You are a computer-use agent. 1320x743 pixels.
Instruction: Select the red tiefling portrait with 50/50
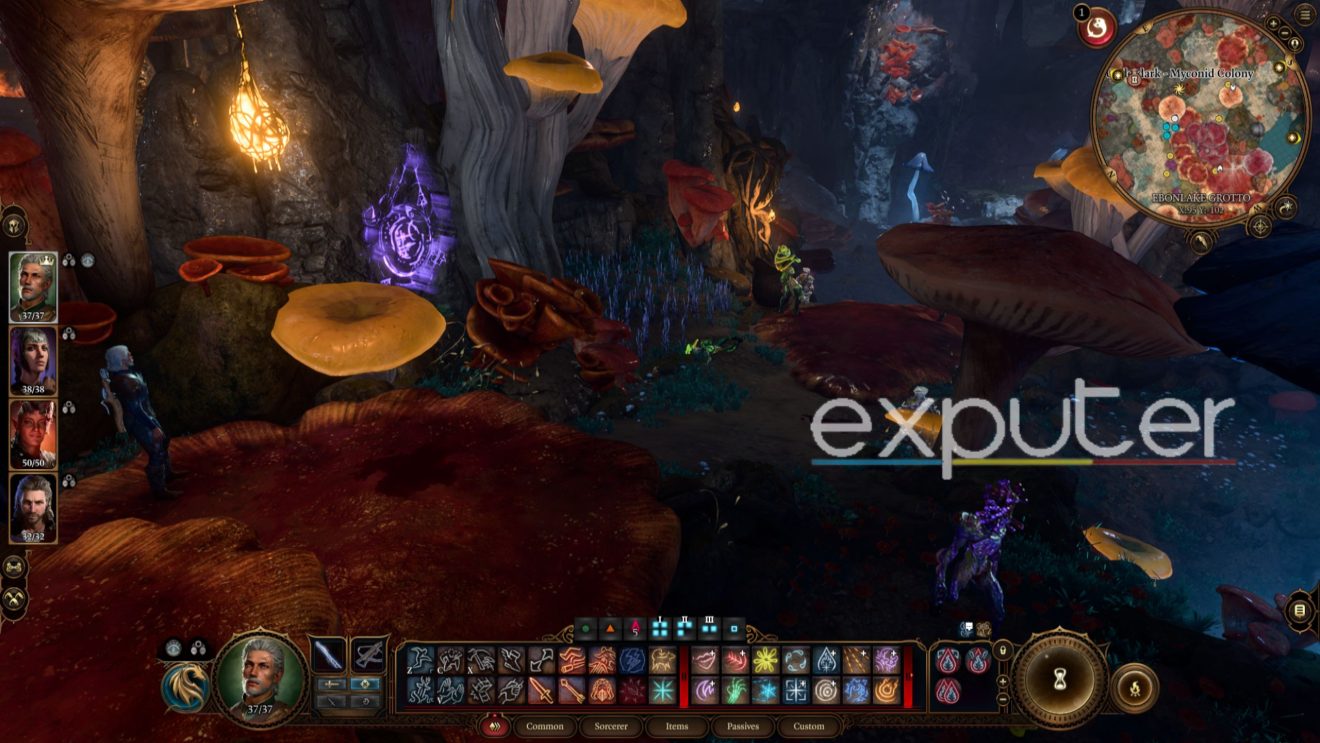[x=33, y=433]
